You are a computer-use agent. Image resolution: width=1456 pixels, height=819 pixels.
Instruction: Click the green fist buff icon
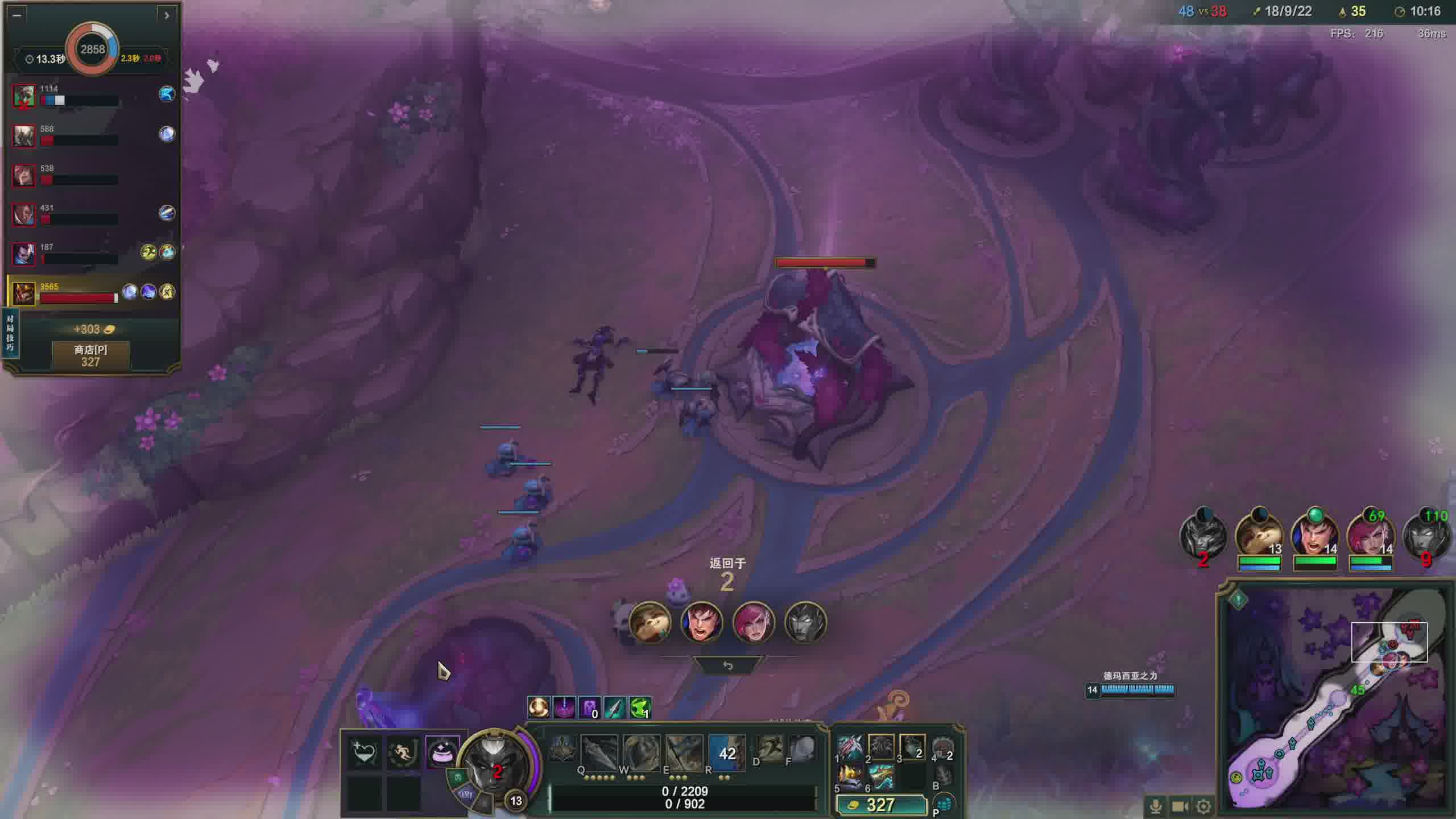click(x=640, y=708)
